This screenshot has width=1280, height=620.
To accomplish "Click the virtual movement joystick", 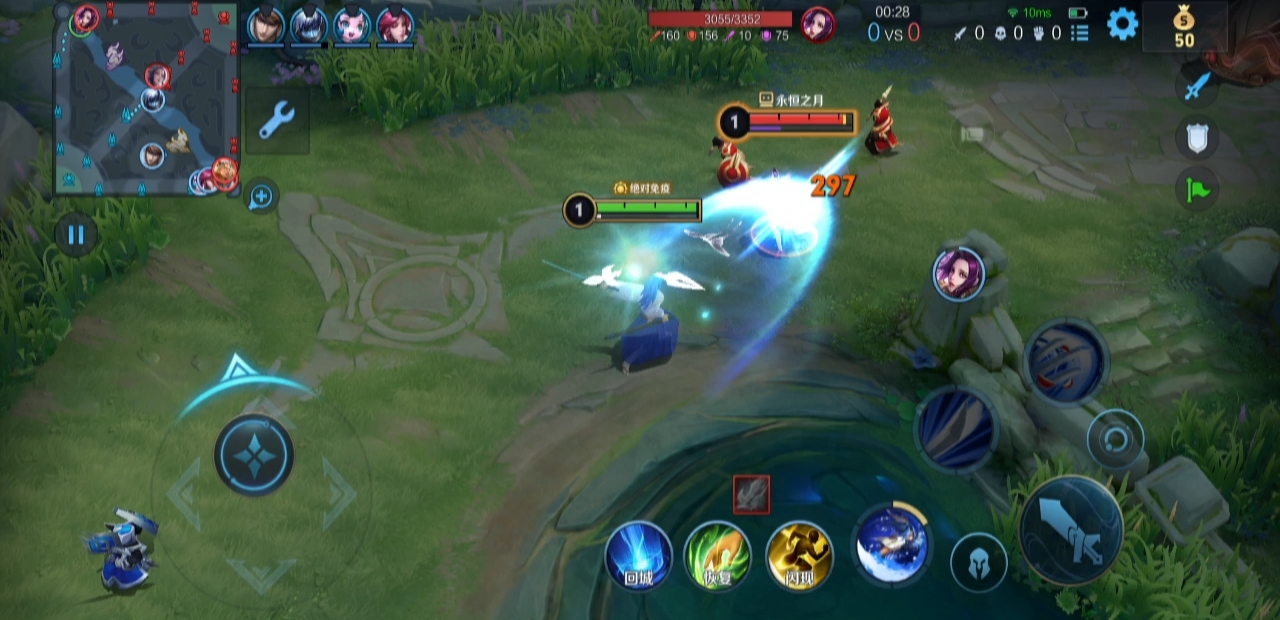I will (x=254, y=455).
